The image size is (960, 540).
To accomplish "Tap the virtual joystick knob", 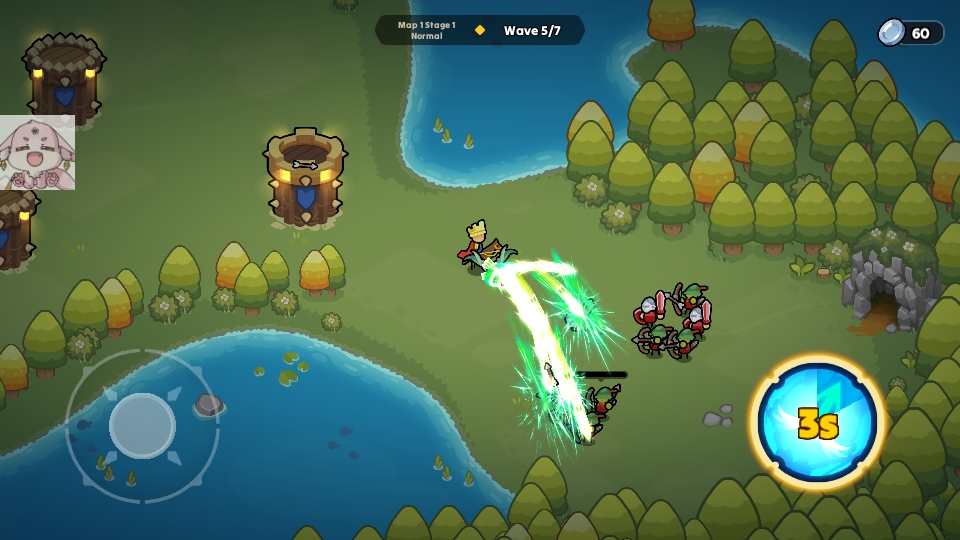I will (142, 425).
